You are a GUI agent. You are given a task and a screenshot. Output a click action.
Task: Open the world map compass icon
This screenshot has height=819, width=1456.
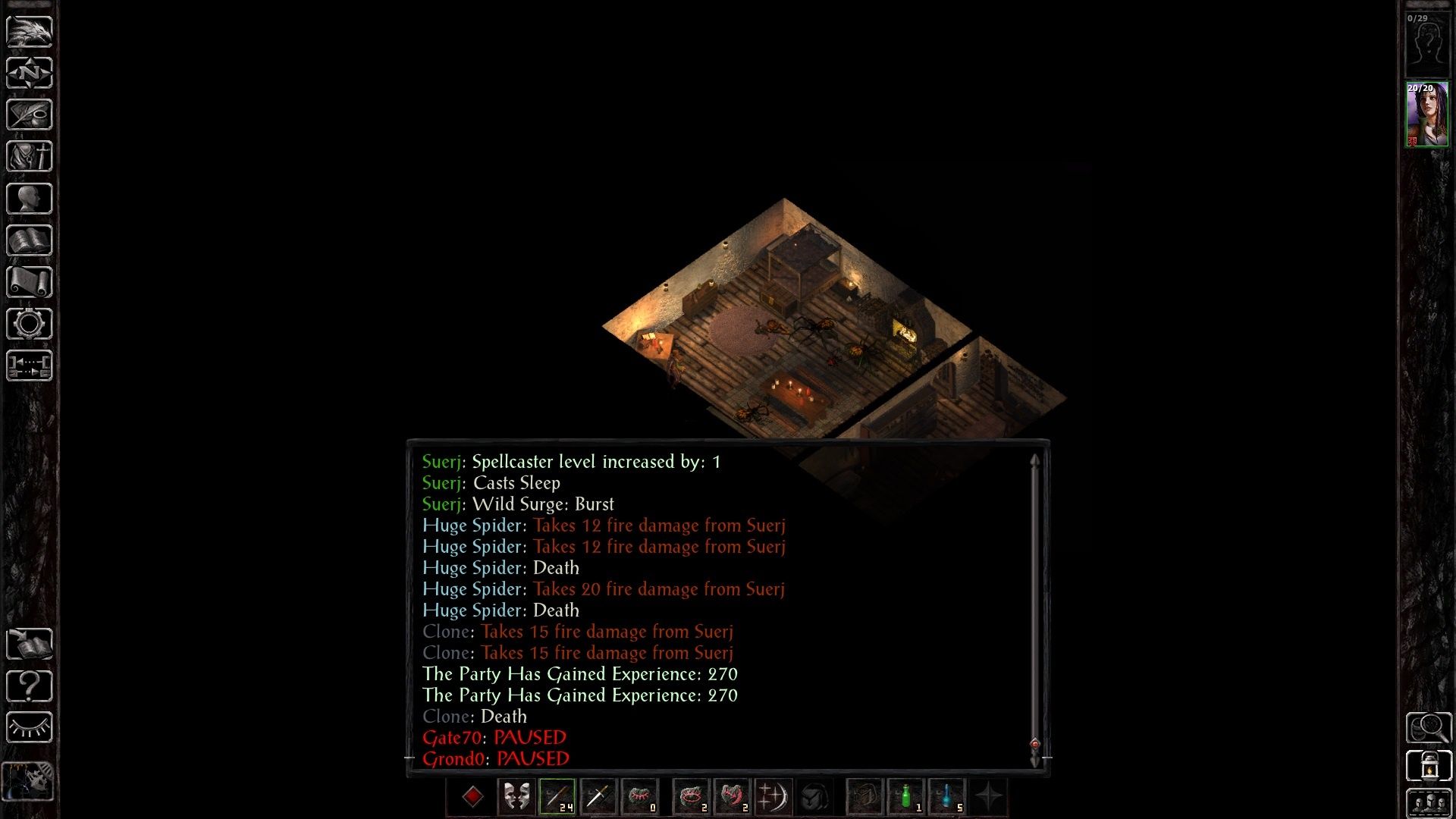click(28, 73)
